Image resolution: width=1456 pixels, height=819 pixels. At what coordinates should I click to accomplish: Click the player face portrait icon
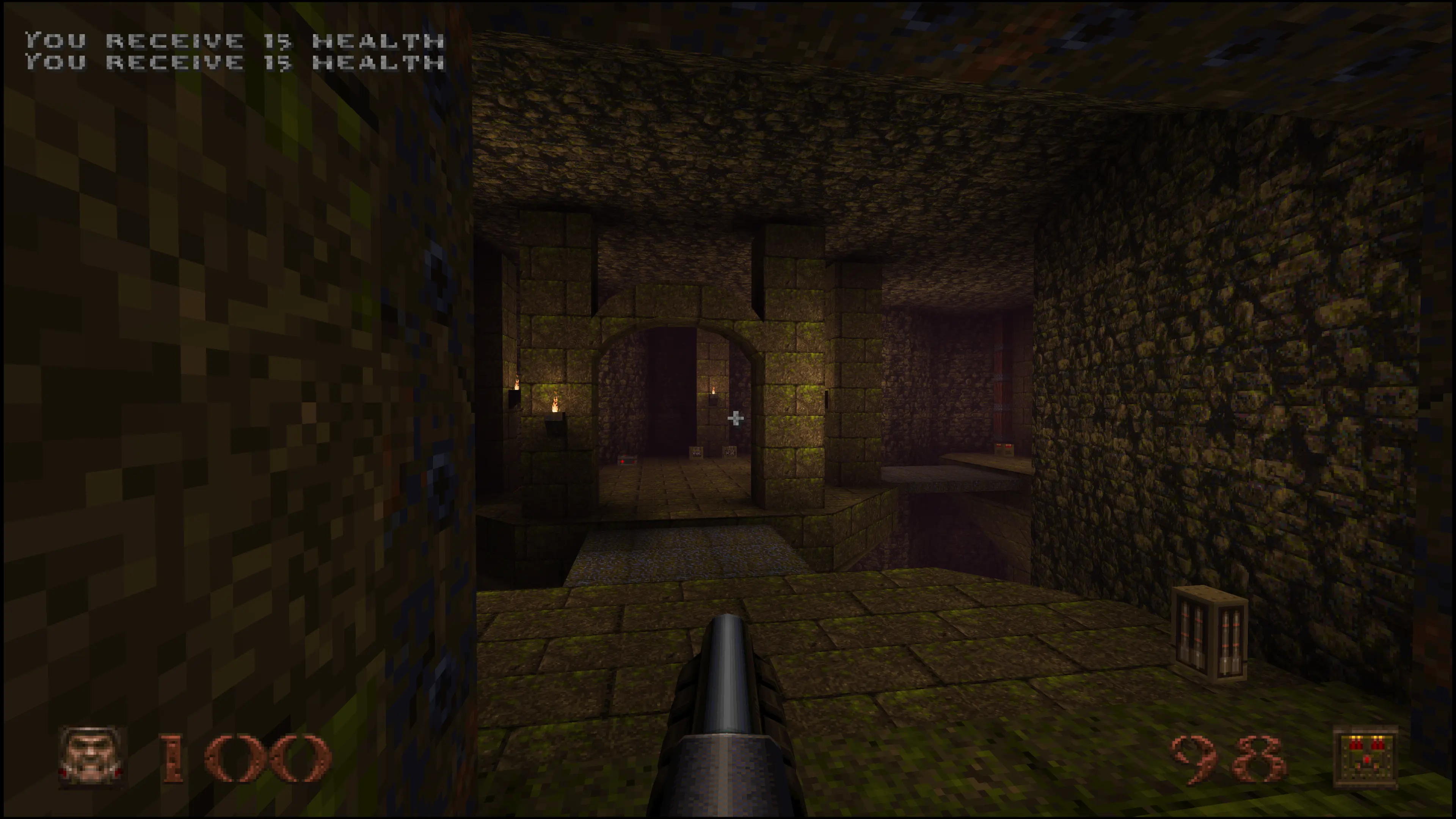91,756
